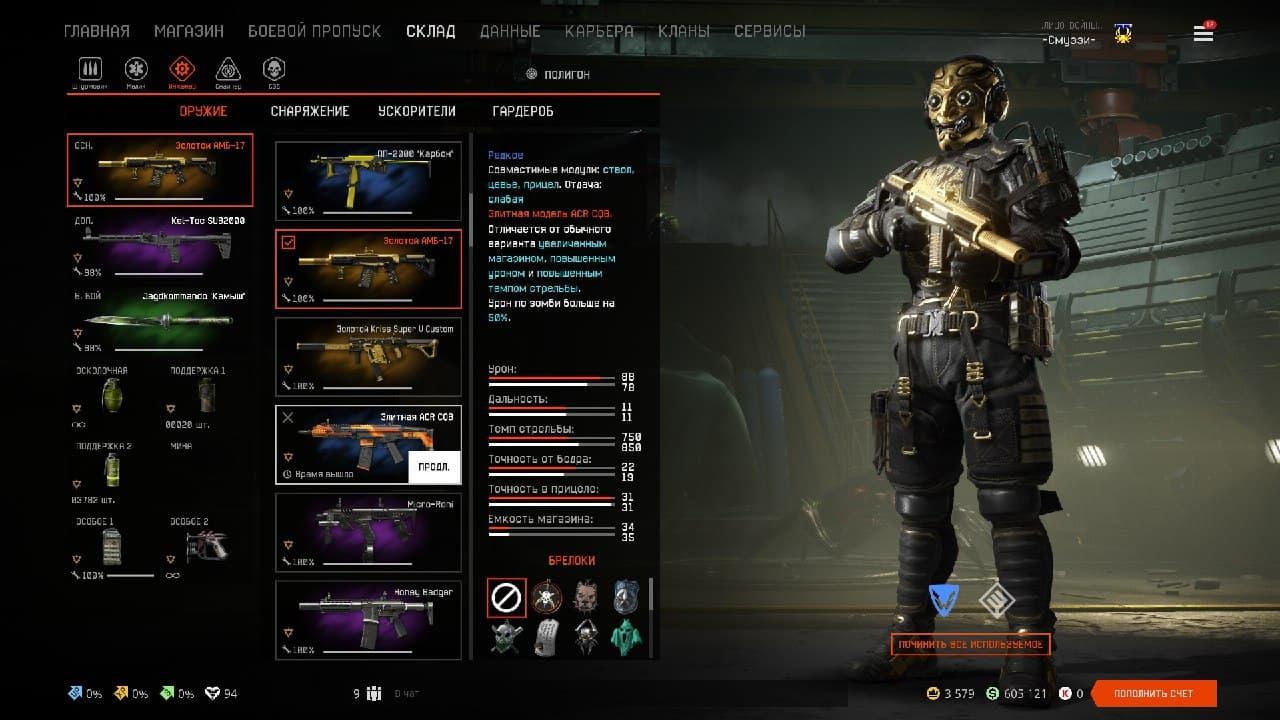Go to the Главная main page
The image size is (1280, 720).
(96, 31)
